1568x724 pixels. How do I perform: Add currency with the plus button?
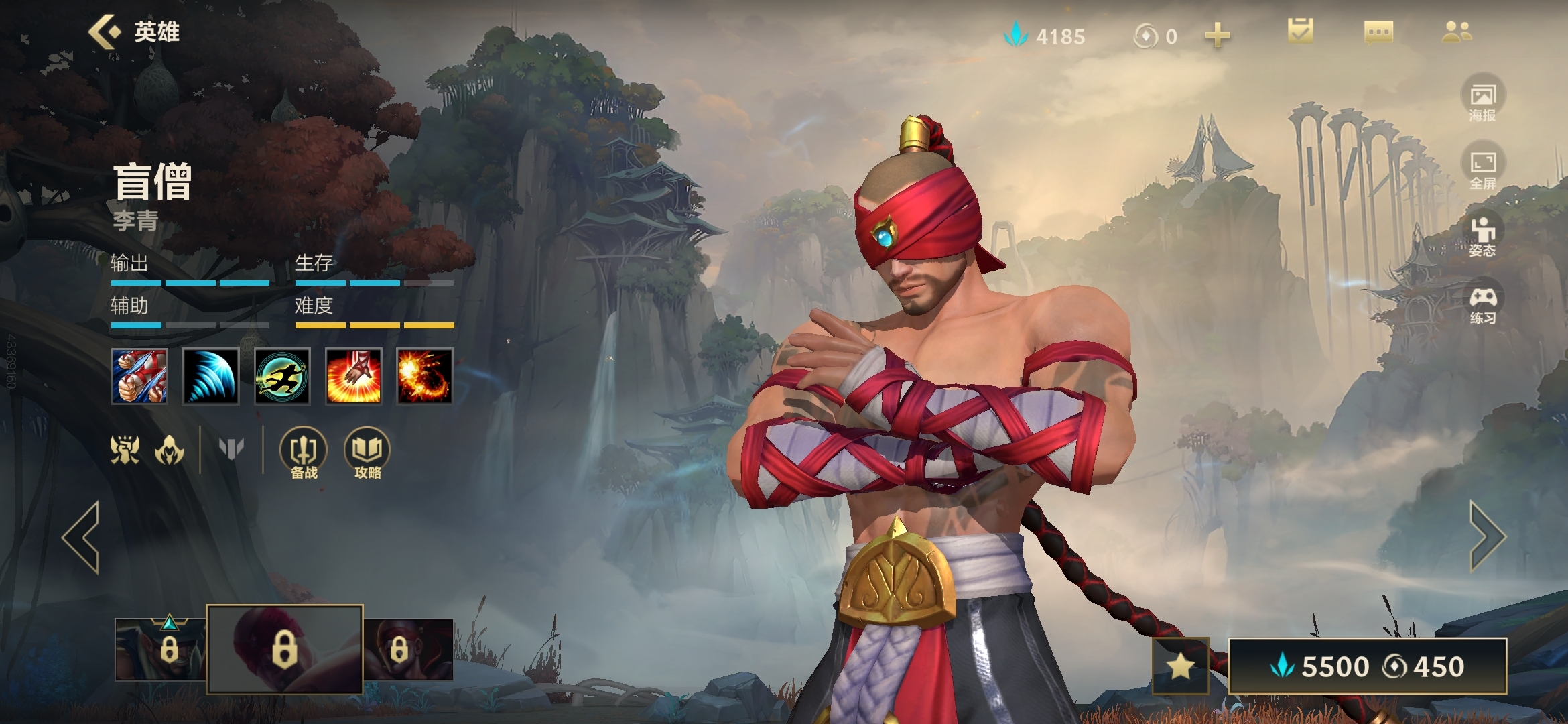[x=1217, y=35]
